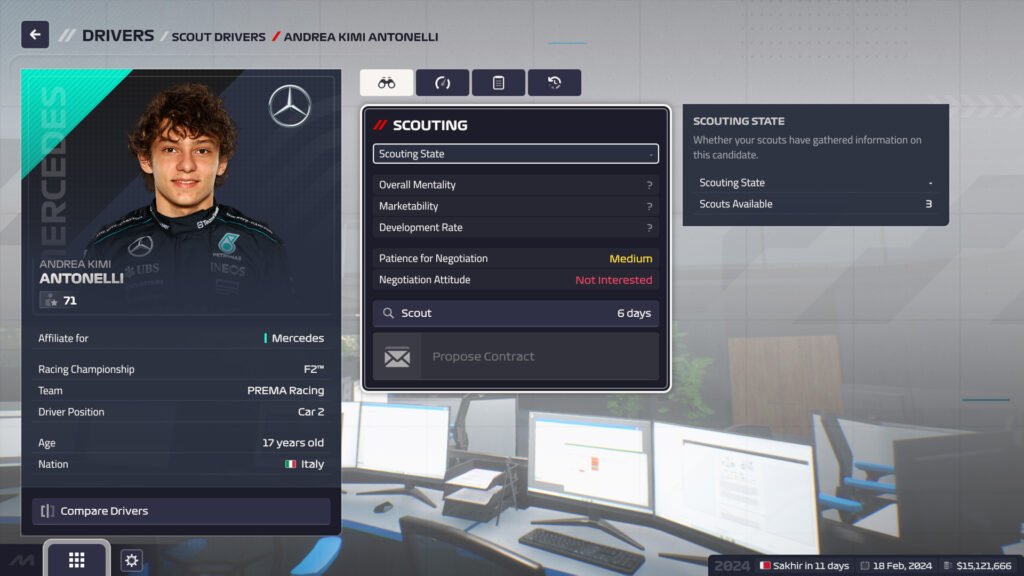Switch to the history clock tab
Screen dimensions: 1024x576
[554, 83]
